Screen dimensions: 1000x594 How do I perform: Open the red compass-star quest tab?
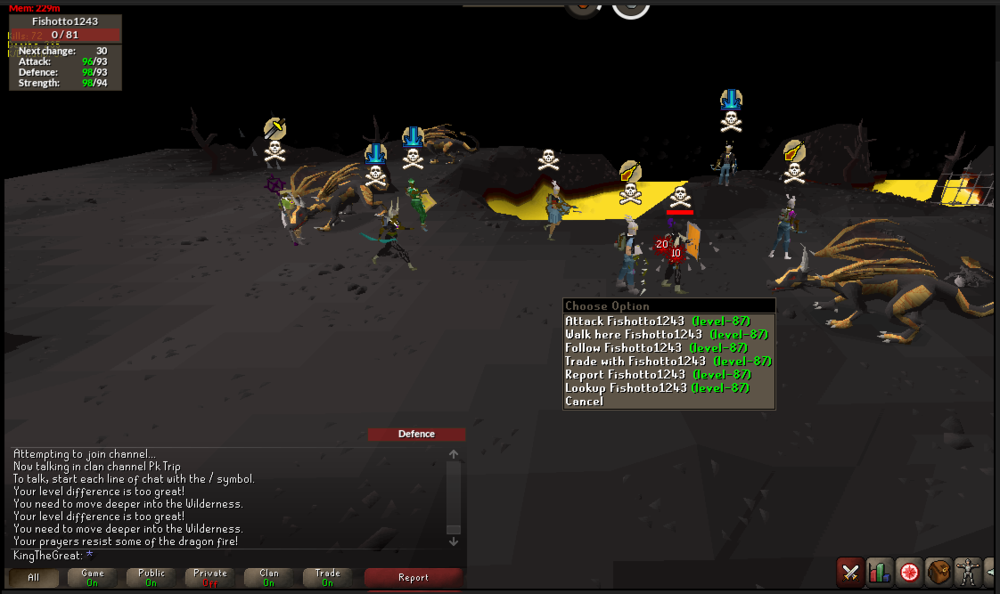click(909, 572)
